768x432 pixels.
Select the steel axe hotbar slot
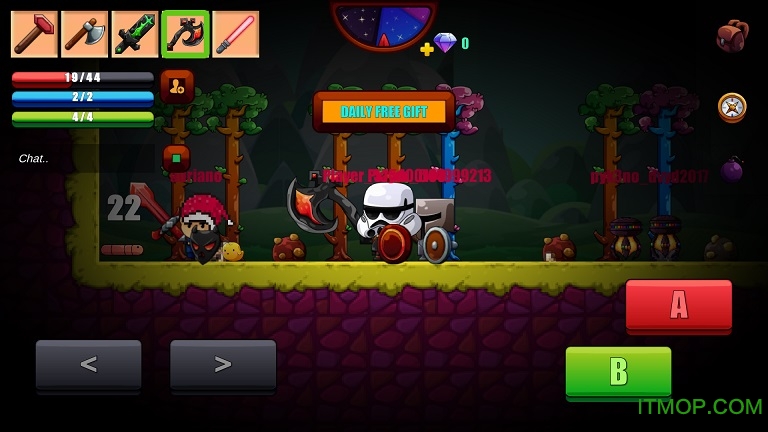pos(84,34)
